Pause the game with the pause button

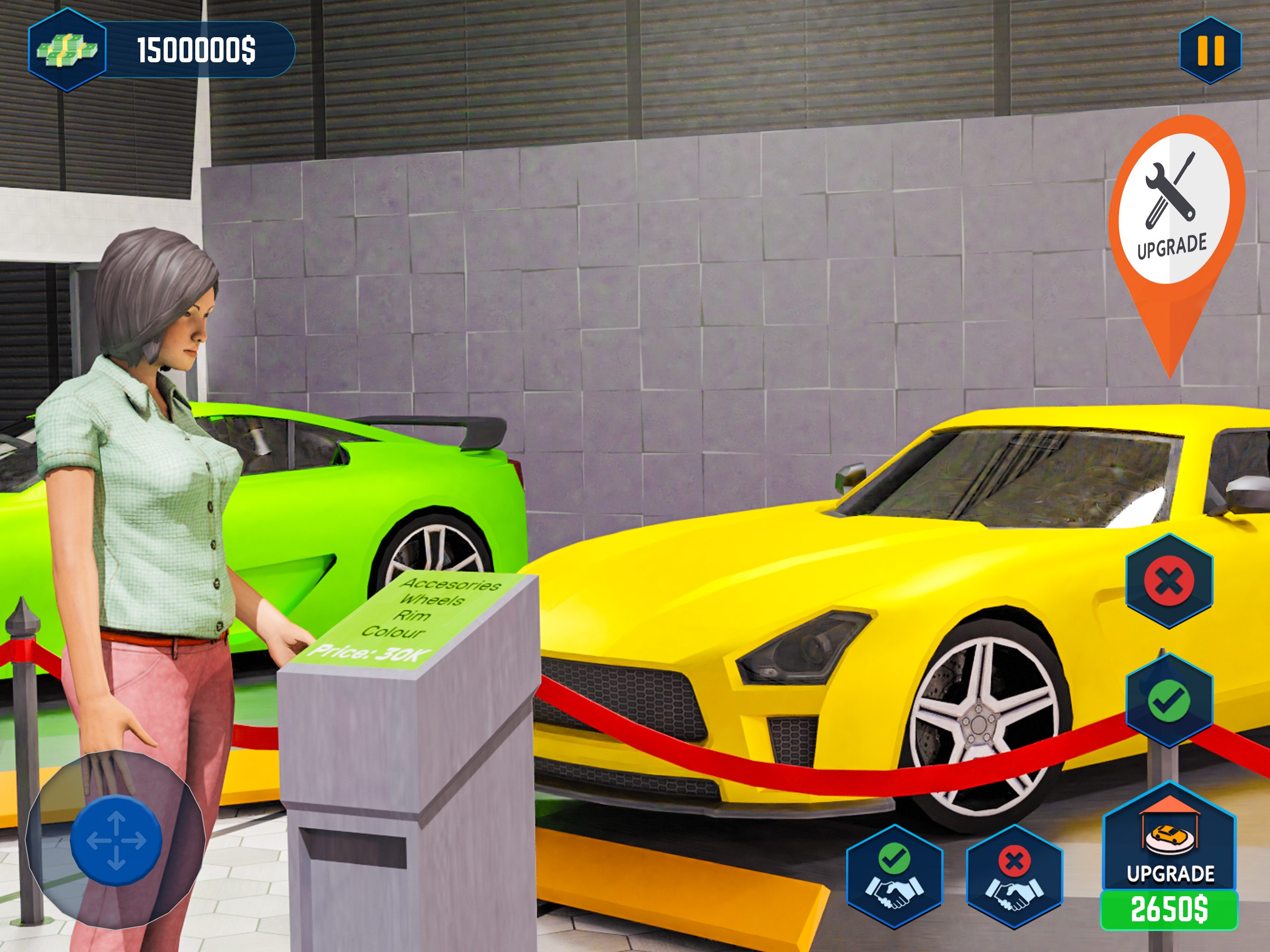pyautogui.click(x=1210, y=51)
